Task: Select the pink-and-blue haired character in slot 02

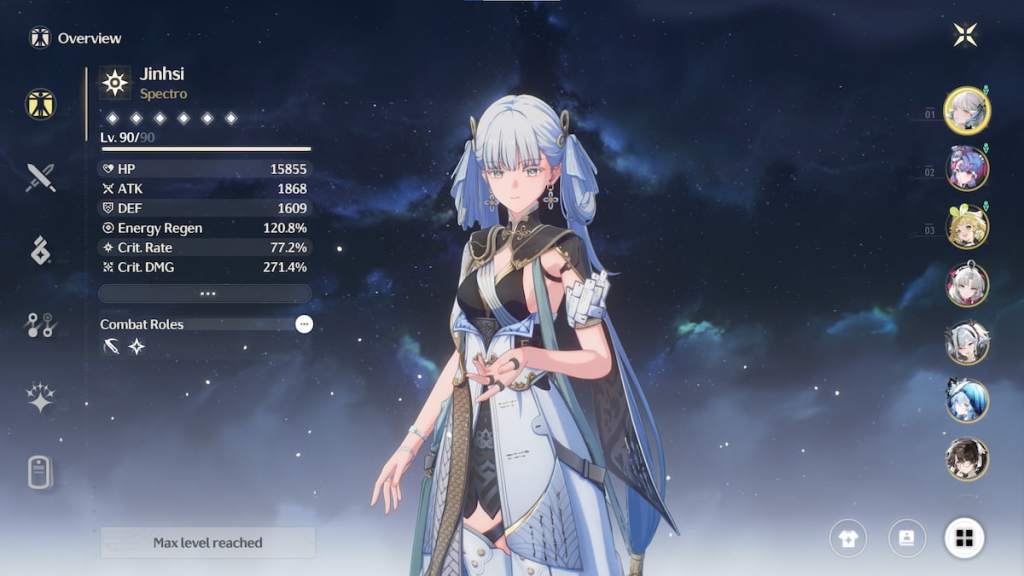Action: point(967,168)
